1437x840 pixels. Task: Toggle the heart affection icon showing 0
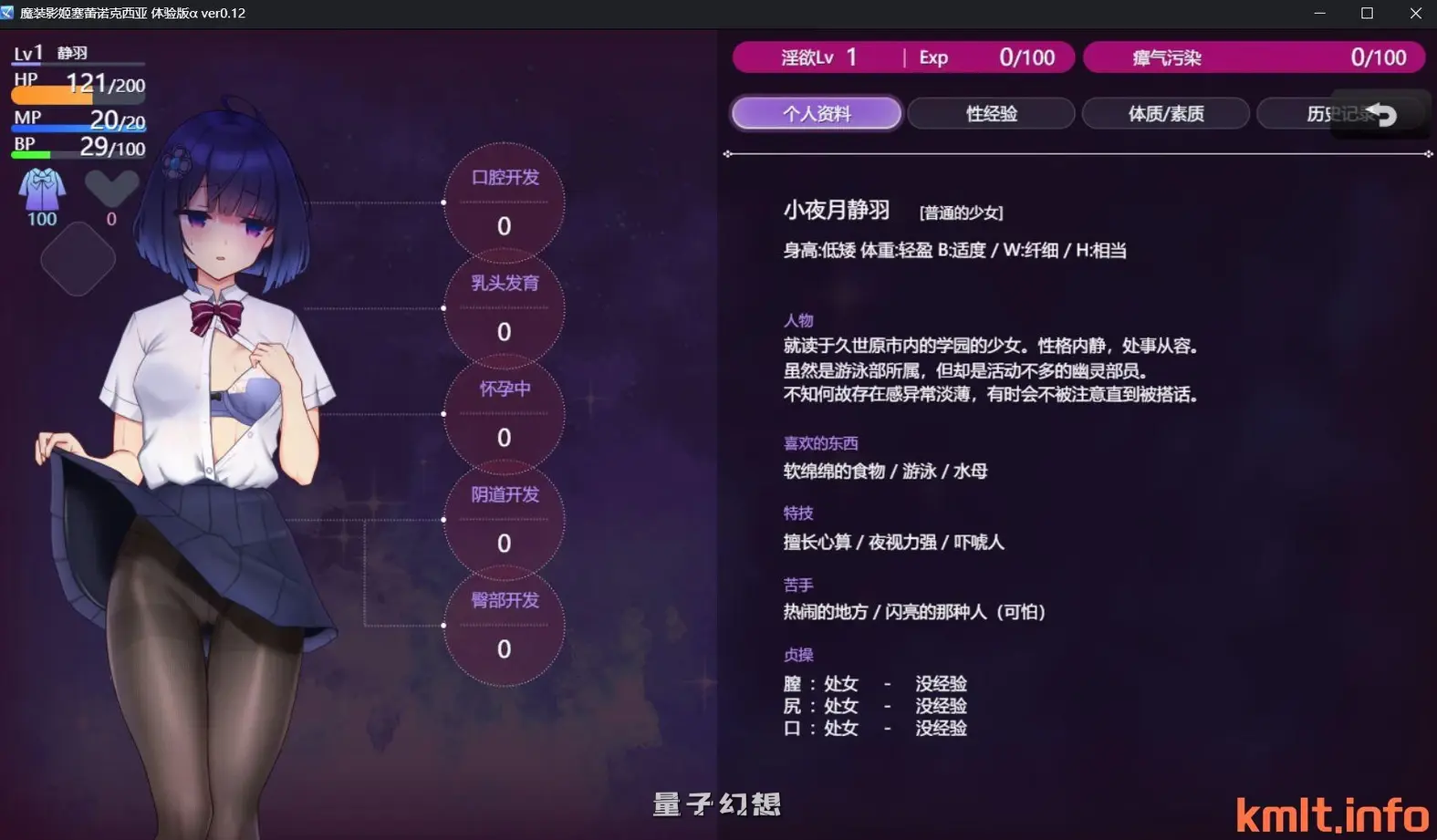point(111,187)
